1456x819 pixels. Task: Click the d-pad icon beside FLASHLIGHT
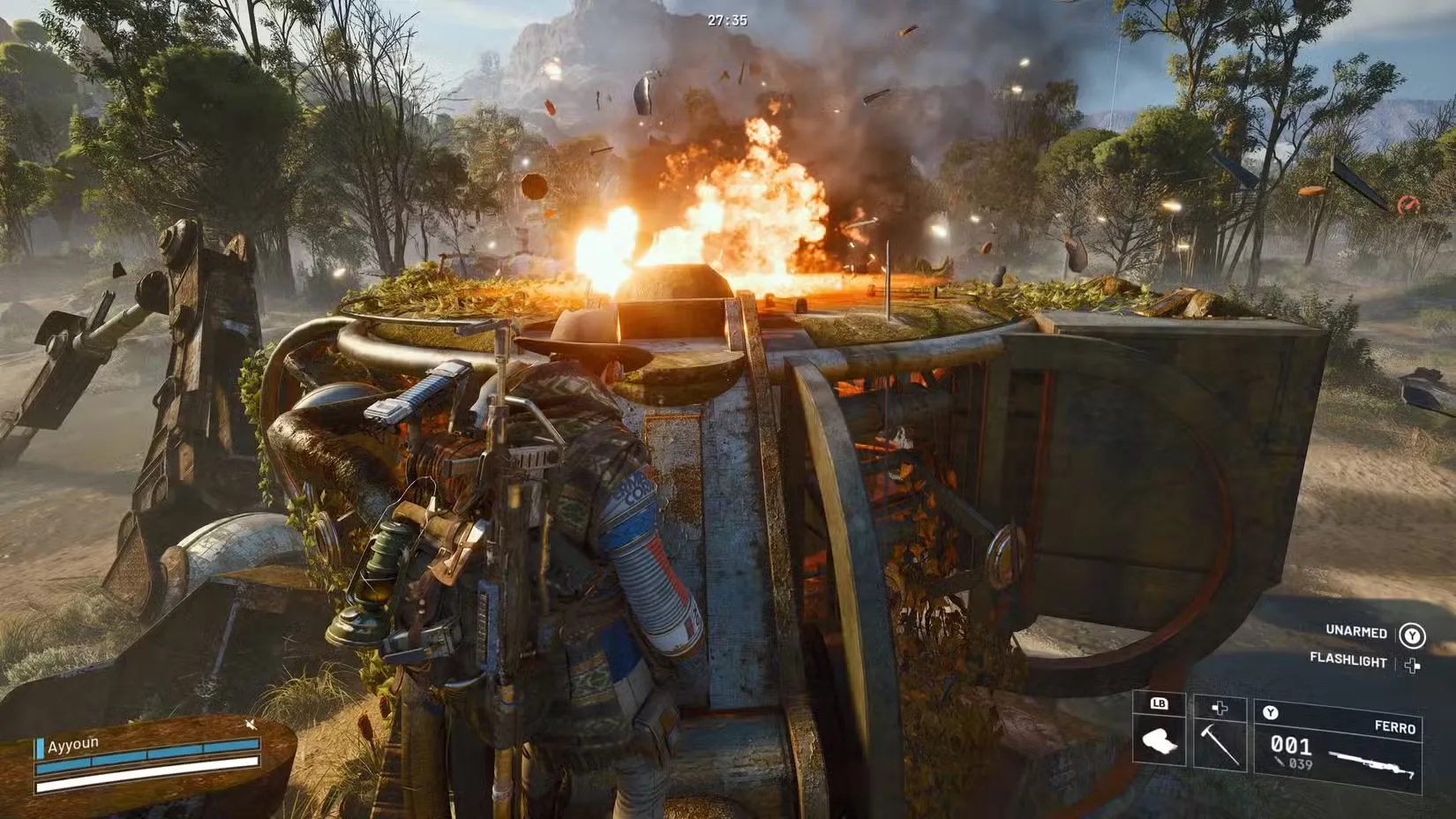click(x=1412, y=665)
